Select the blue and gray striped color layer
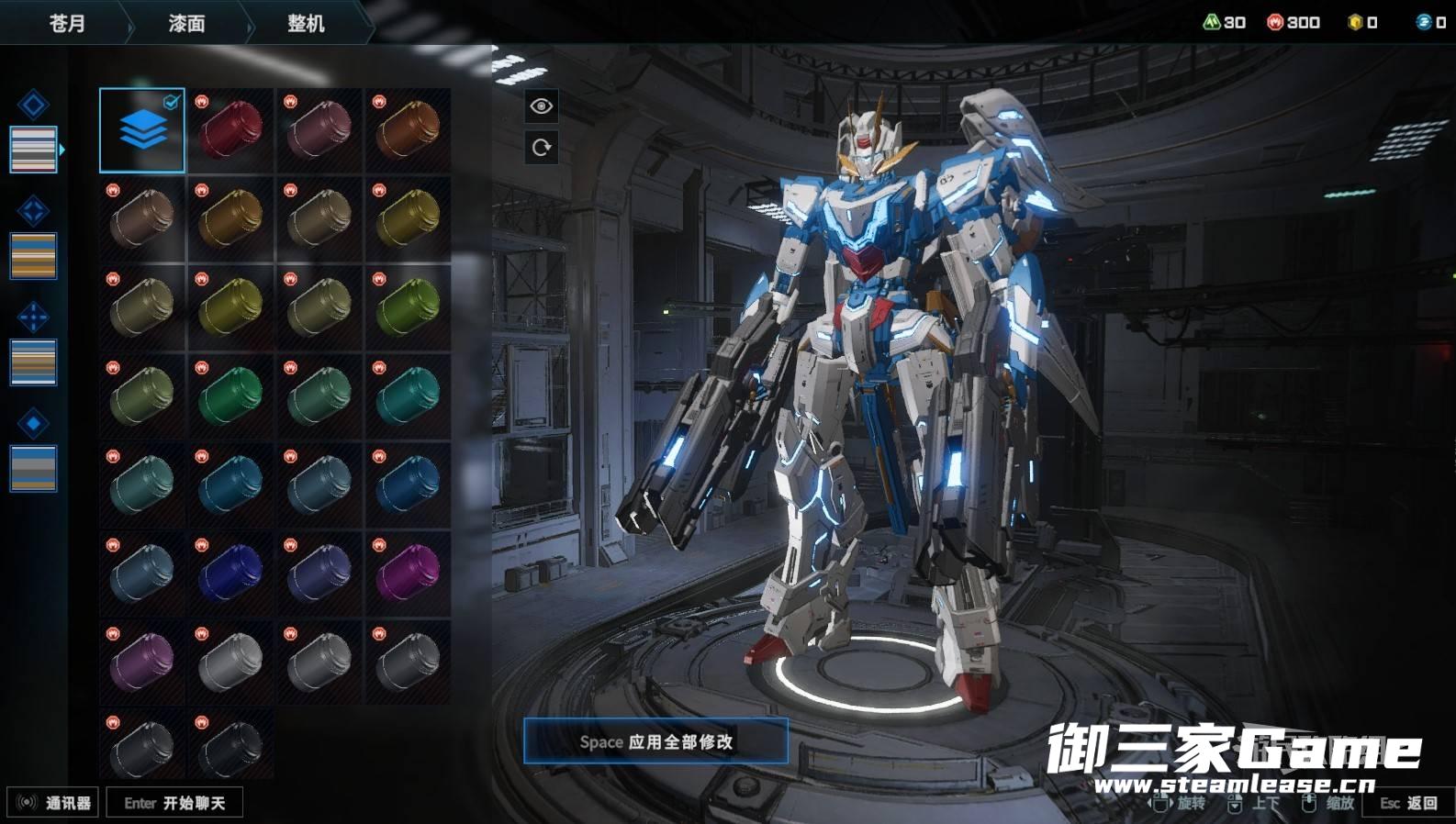The width and height of the screenshot is (1456, 824). click(33, 468)
